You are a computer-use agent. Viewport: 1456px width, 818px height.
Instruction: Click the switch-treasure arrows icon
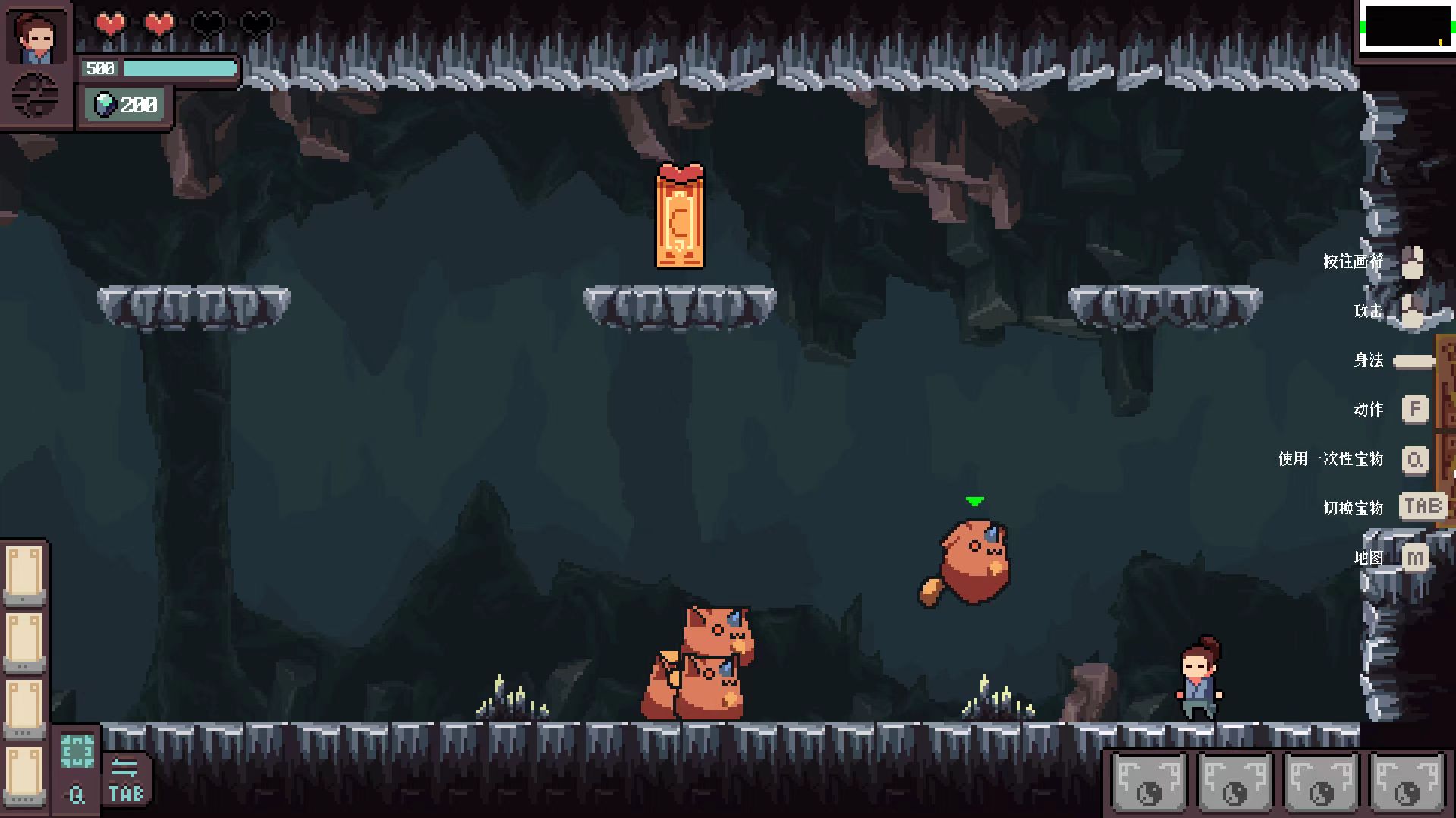tap(125, 768)
